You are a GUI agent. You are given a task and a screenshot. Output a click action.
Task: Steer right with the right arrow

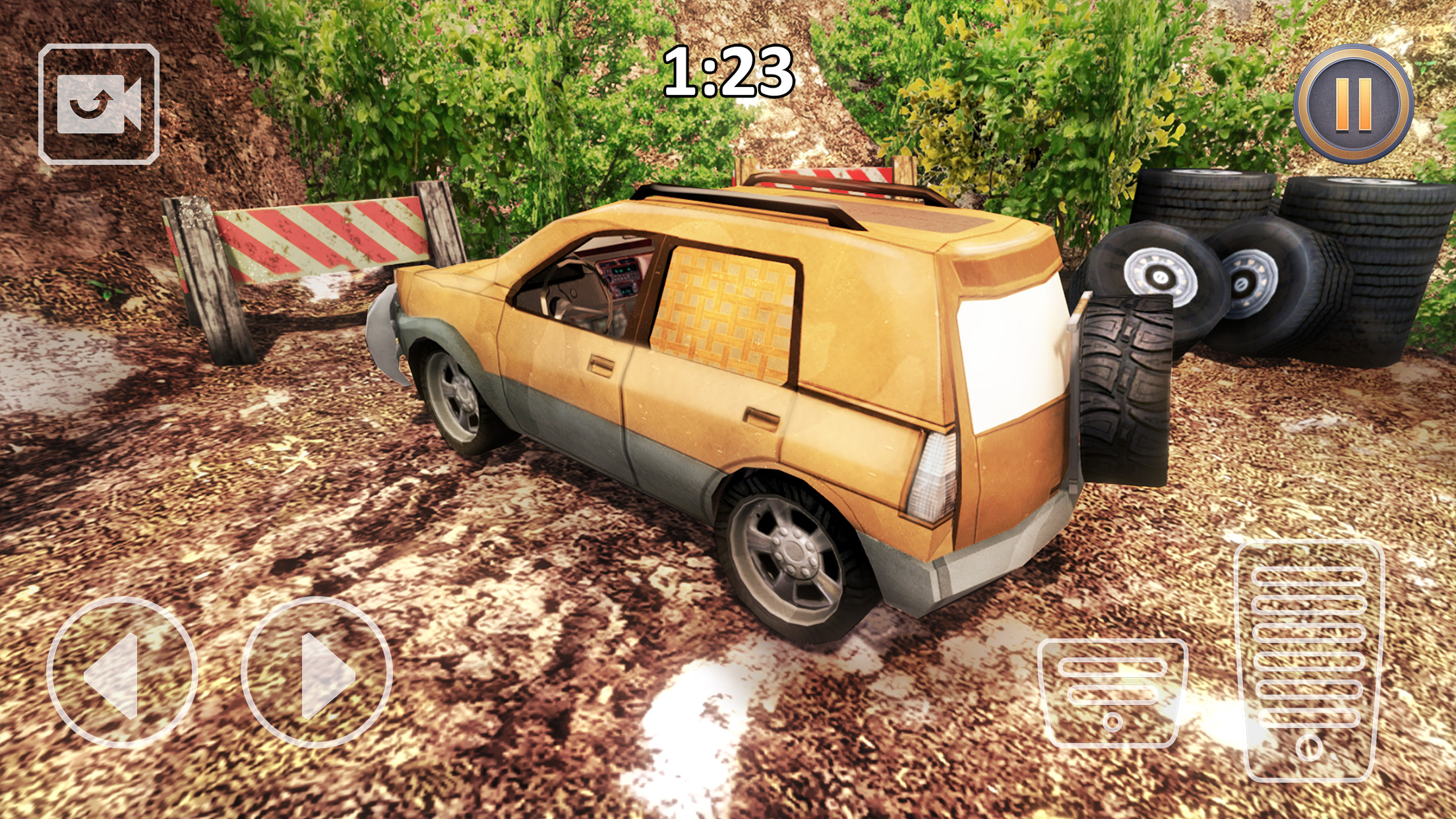(x=317, y=672)
